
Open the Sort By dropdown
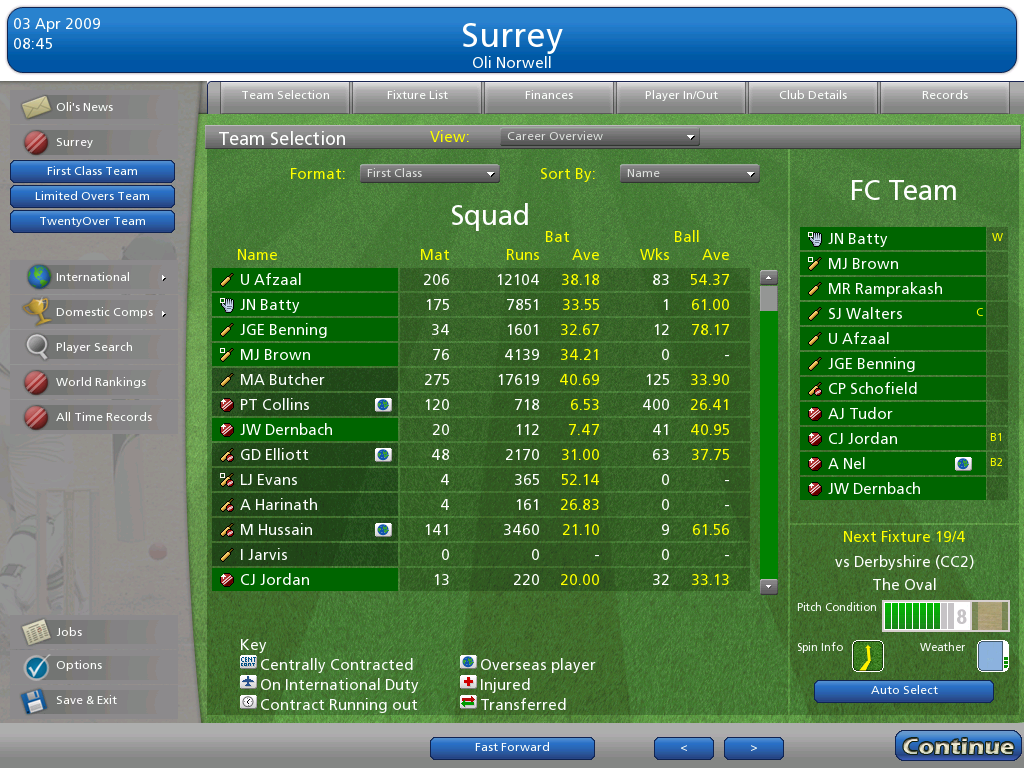tap(689, 174)
